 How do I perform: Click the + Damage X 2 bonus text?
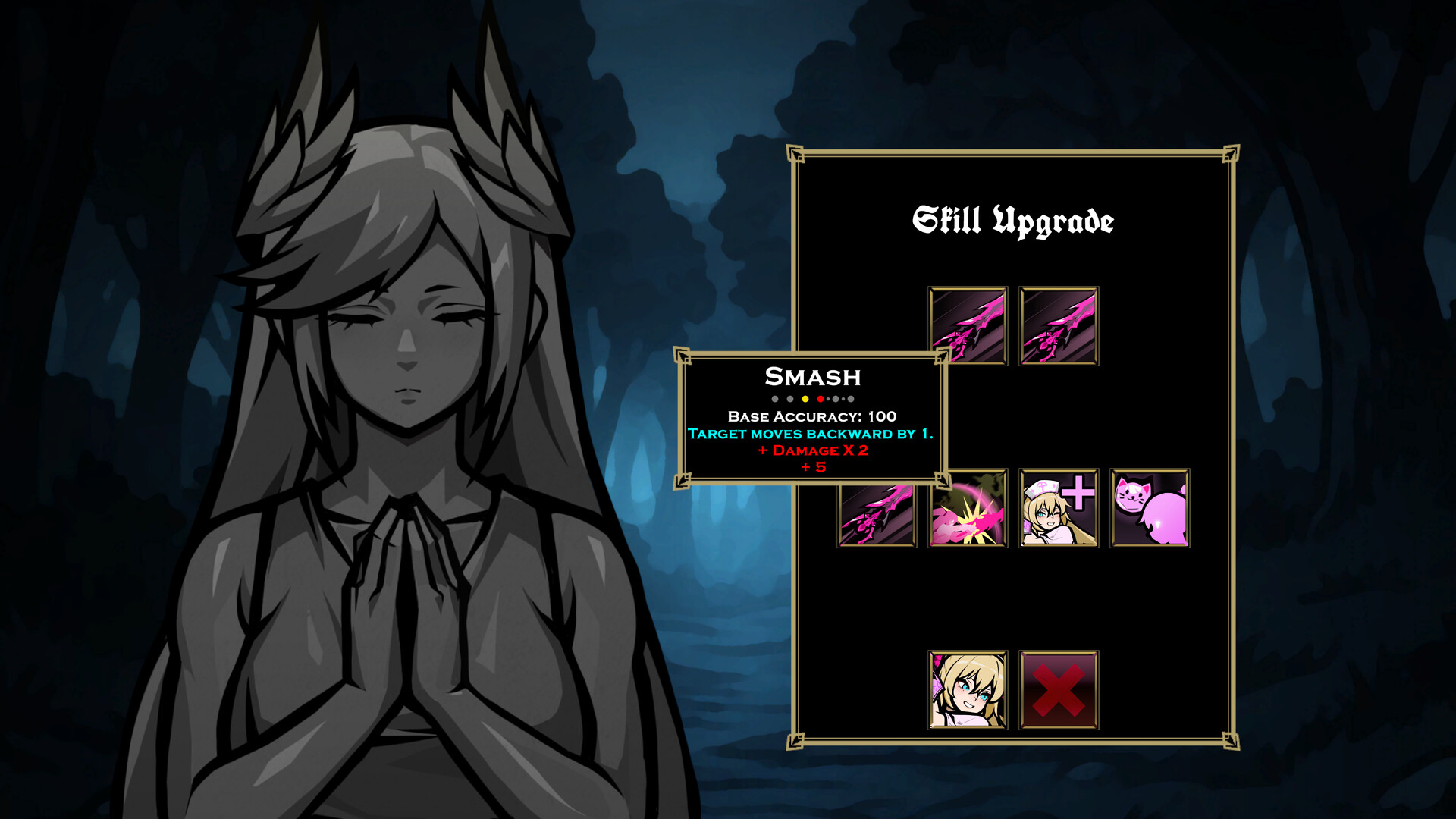[x=812, y=451]
